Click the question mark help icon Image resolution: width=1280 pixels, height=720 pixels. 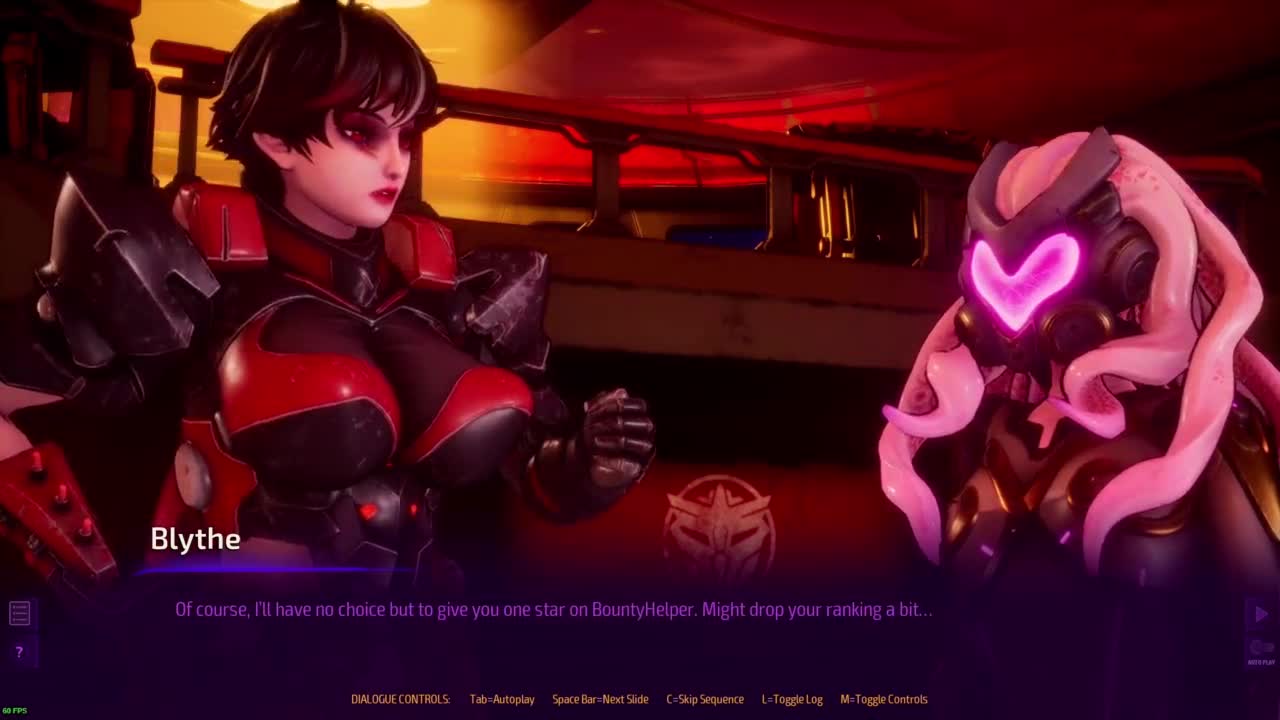click(x=19, y=652)
